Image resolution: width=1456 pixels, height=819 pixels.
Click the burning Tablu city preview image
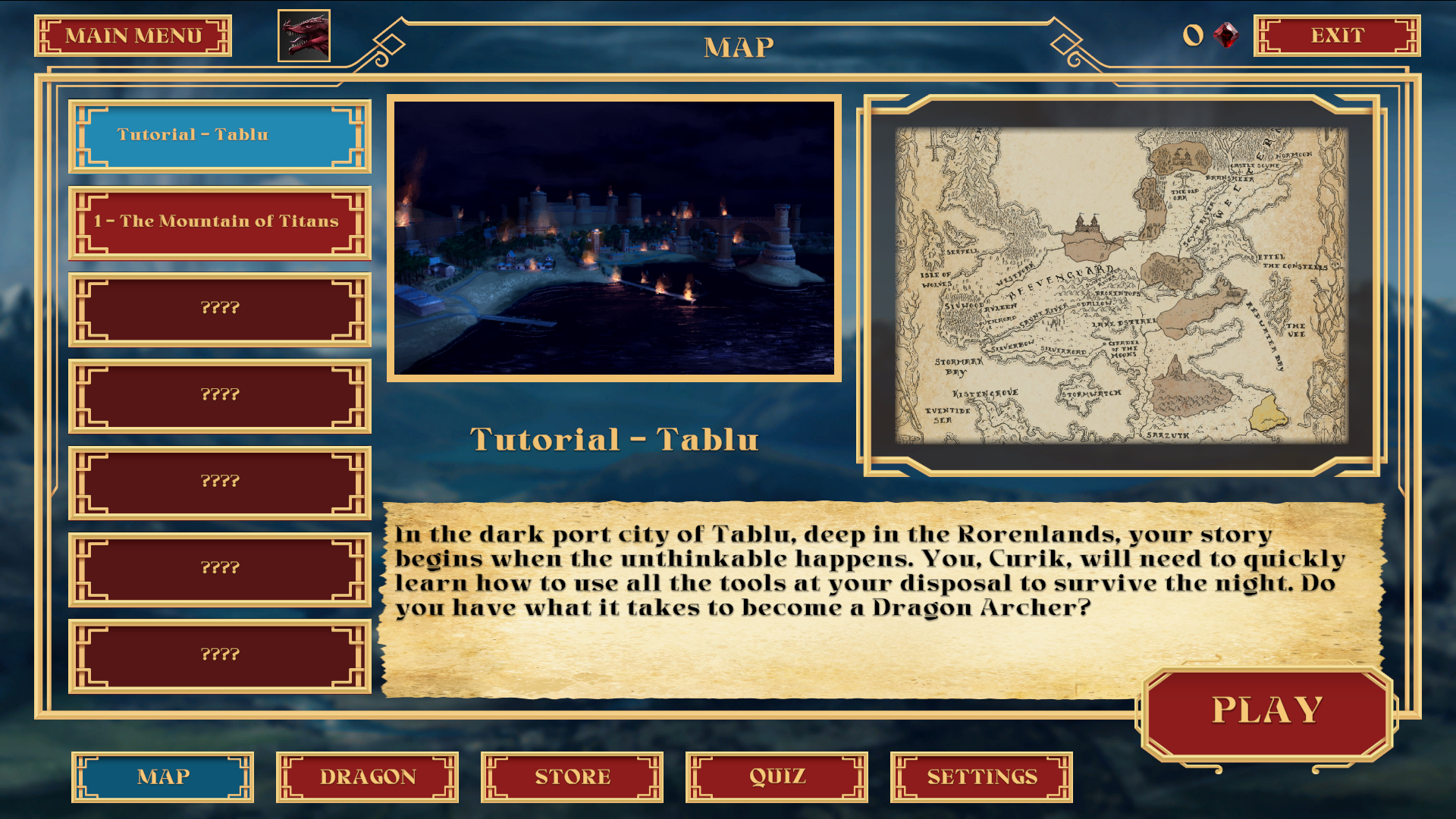point(613,237)
